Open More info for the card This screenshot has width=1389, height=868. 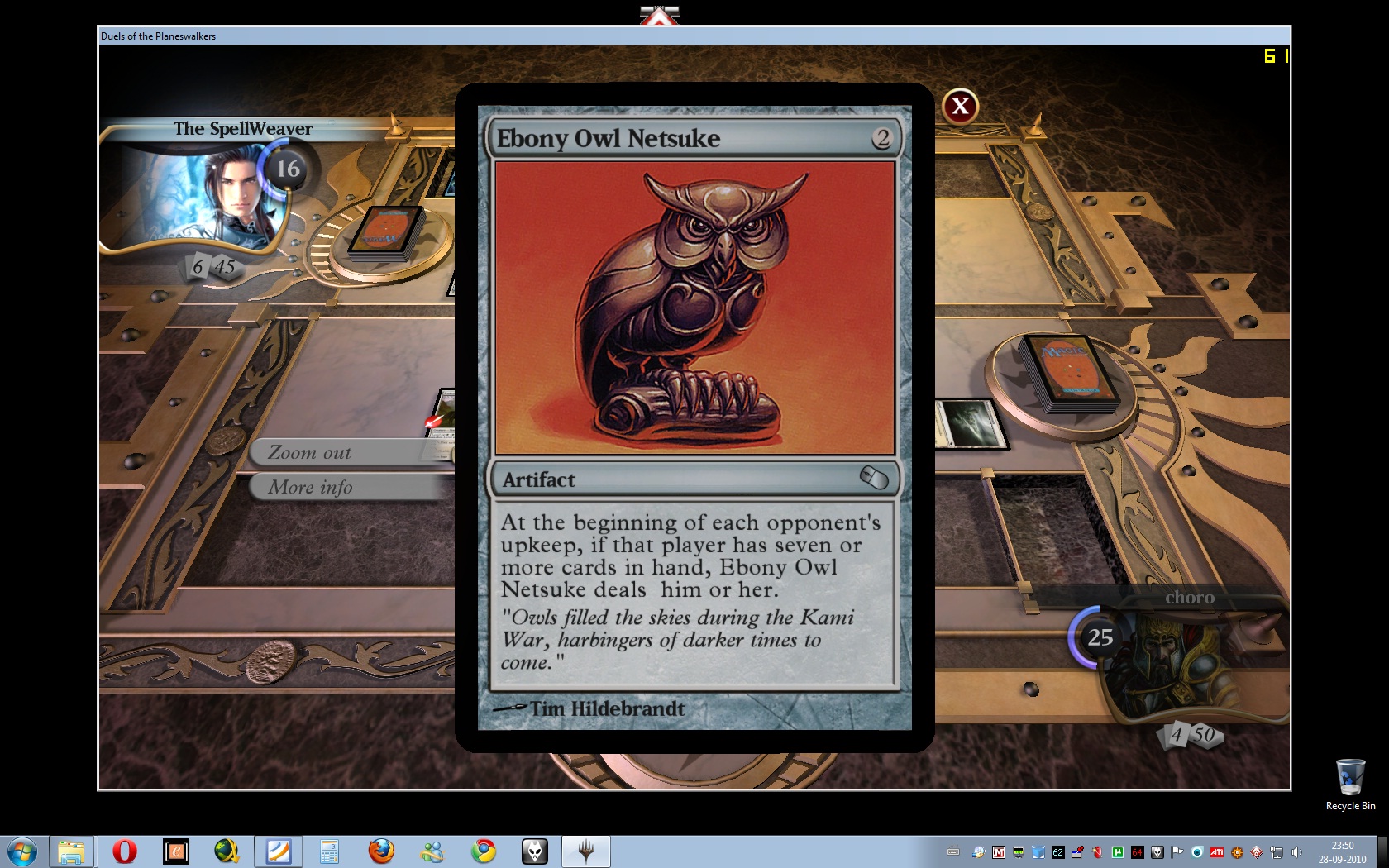(347, 488)
